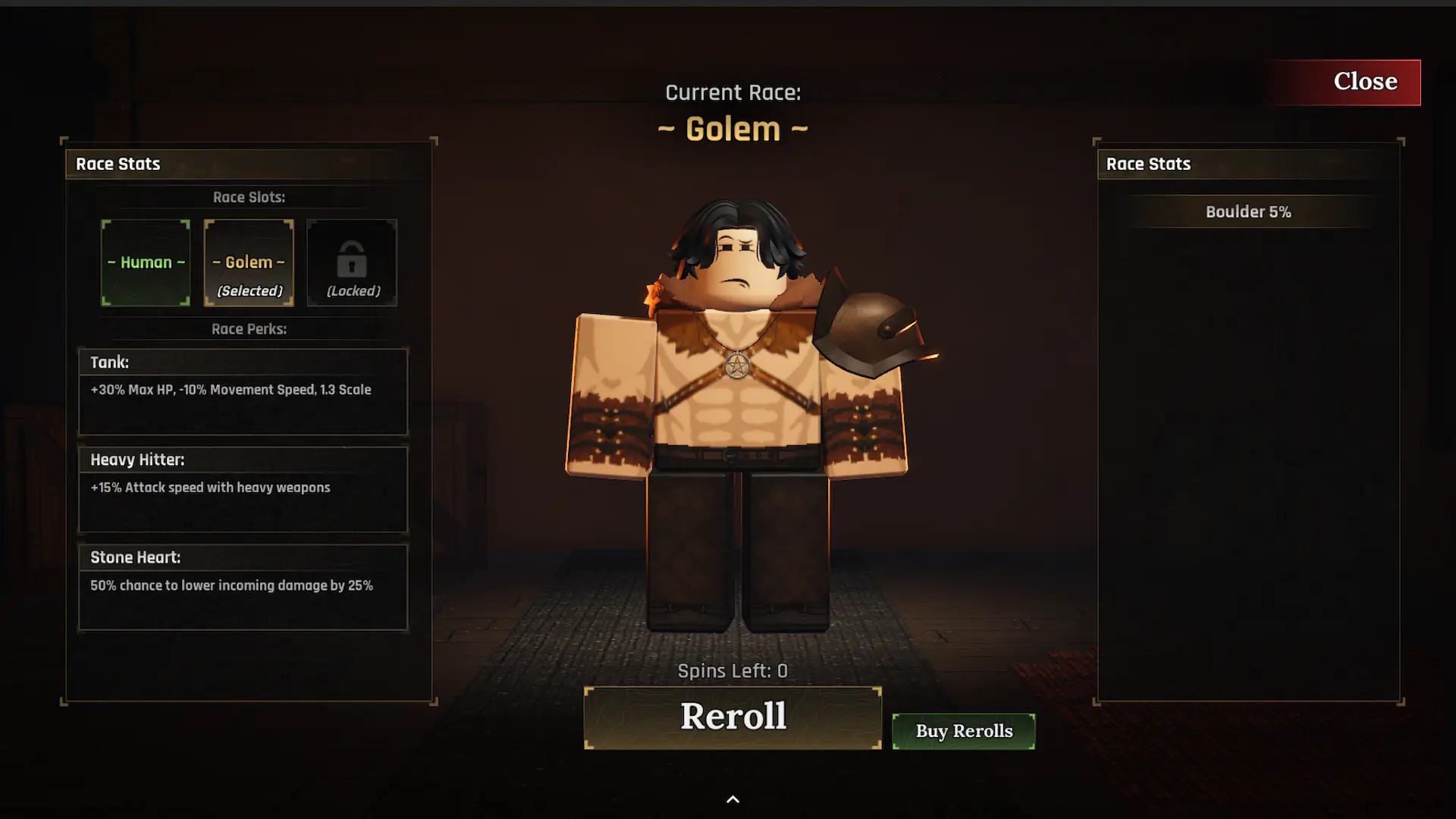The height and width of the screenshot is (819, 1456).
Task: Click the Race Stats header on the left panel
Action: point(118,164)
